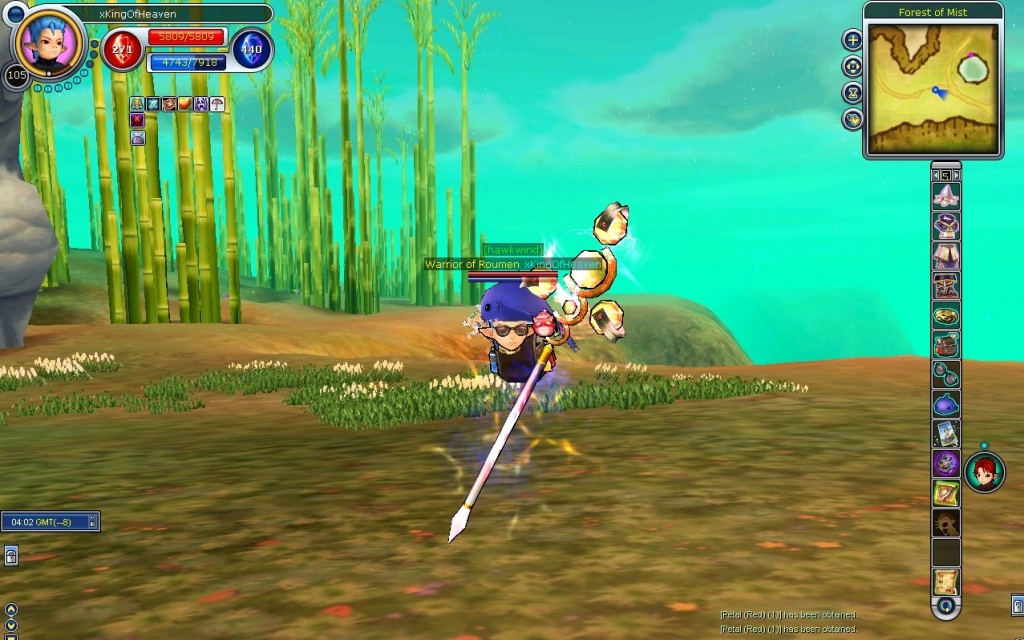Screen dimensions: 1024x640
Task: Select the blue shark hotbar slot
Action: pyautogui.click(x=946, y=404)
